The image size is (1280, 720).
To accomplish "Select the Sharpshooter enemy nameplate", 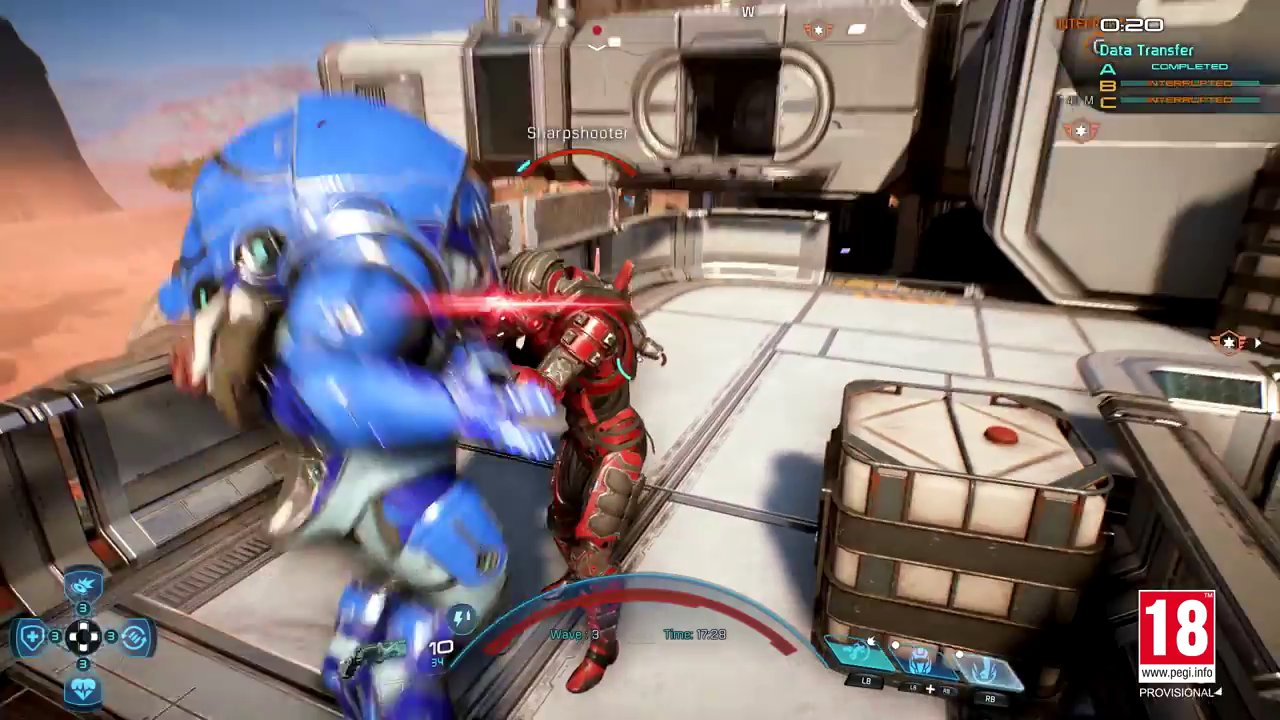I will pyautogui.click(x=577, y=132).
